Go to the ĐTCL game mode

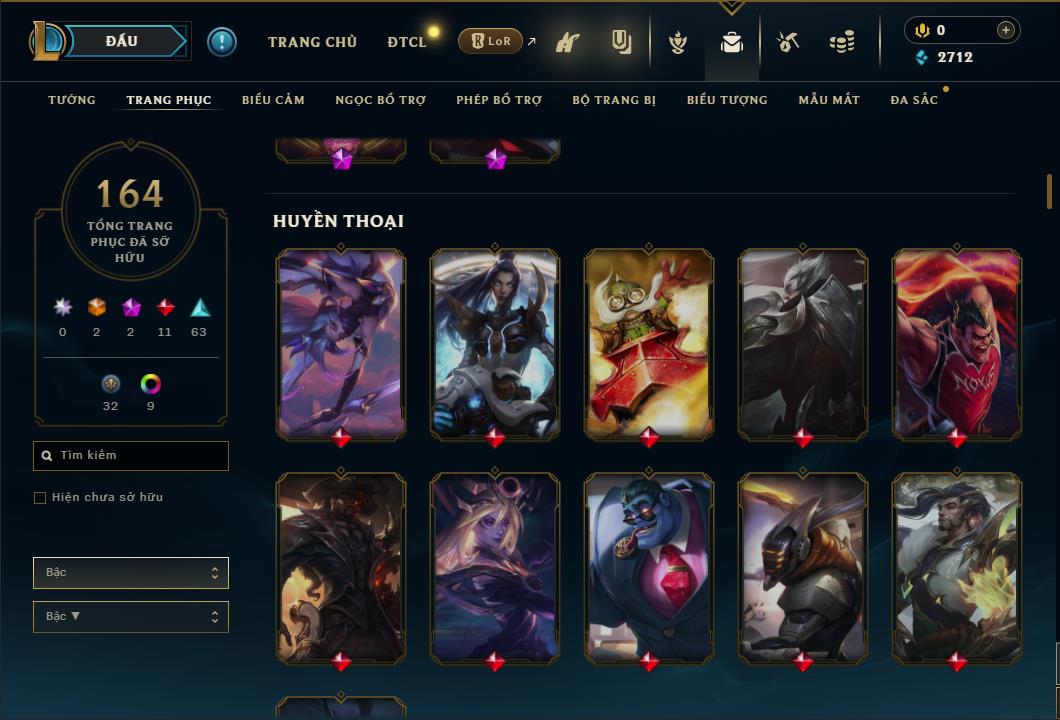click(x=406, y=42)
